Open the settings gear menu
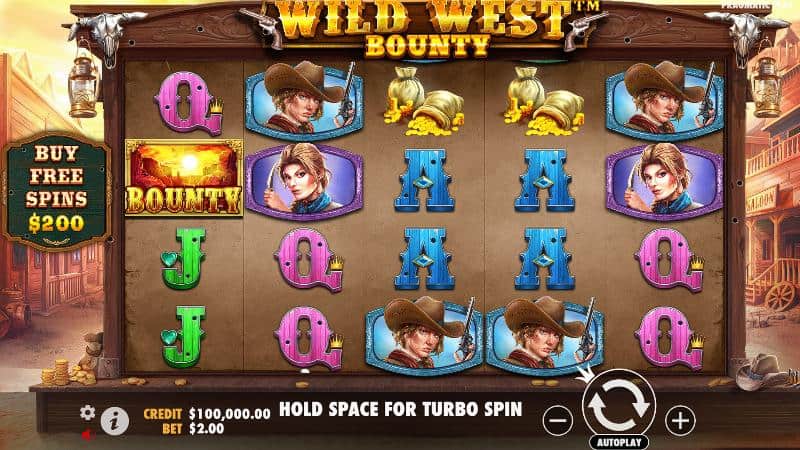This screenshot has width=800, height=450. pyautogui.click(x=87, y=412)
